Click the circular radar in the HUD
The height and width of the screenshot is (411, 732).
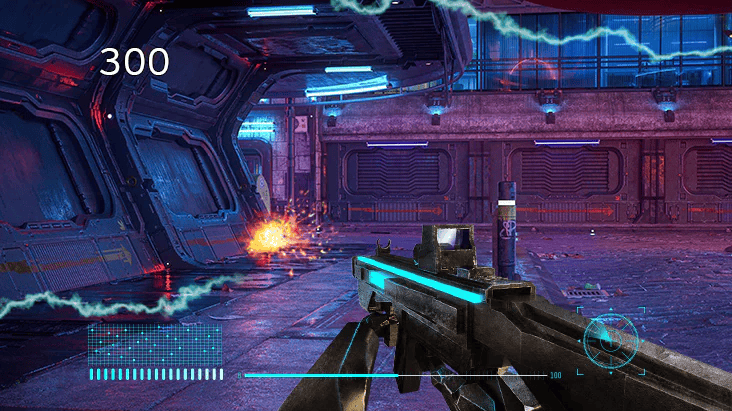click(609, 339)
